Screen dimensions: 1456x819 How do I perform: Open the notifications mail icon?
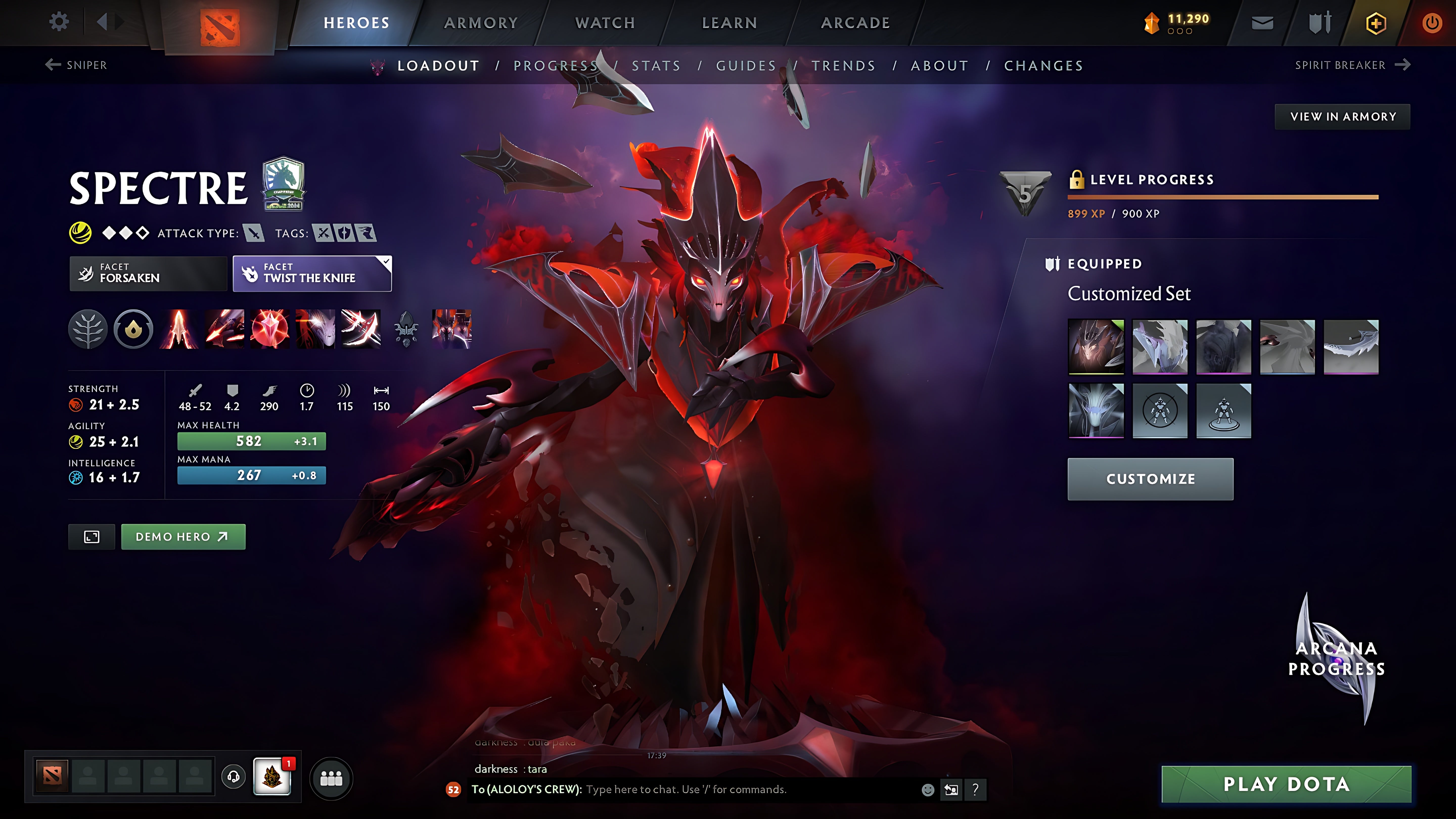(x=1262, y=22)
